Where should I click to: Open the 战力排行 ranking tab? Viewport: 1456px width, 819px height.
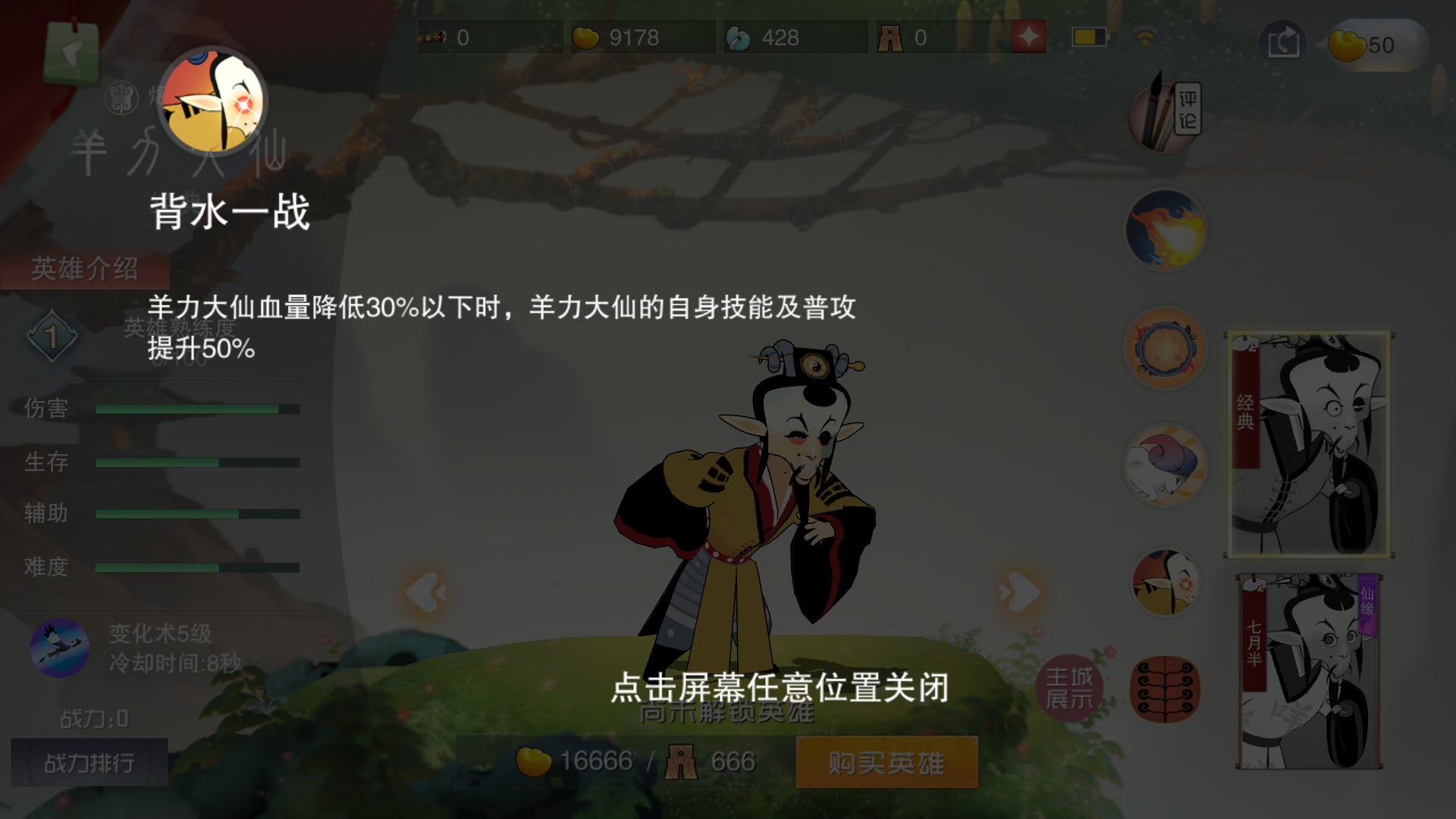(89, 762)
